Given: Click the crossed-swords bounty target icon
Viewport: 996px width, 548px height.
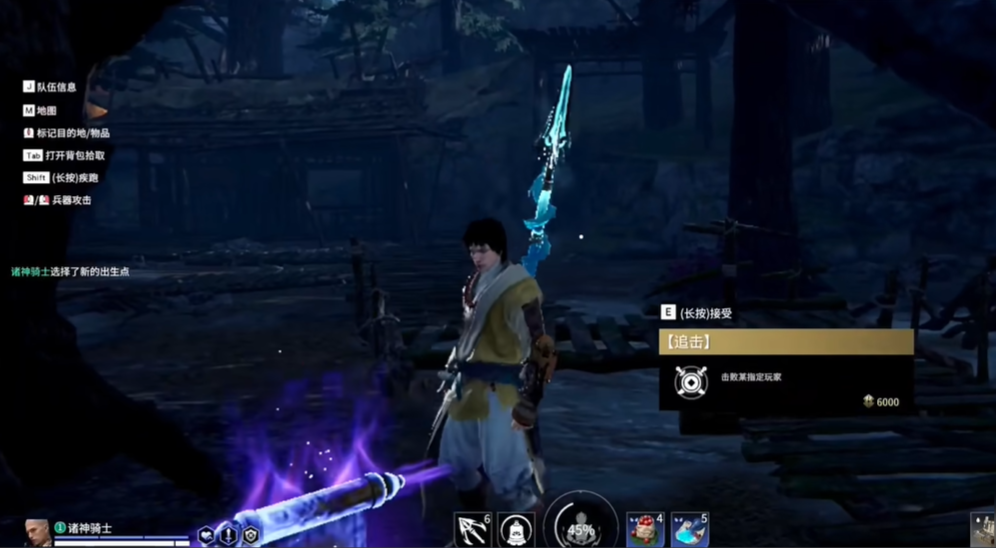Looking at the screenshot, I should 691,381.
